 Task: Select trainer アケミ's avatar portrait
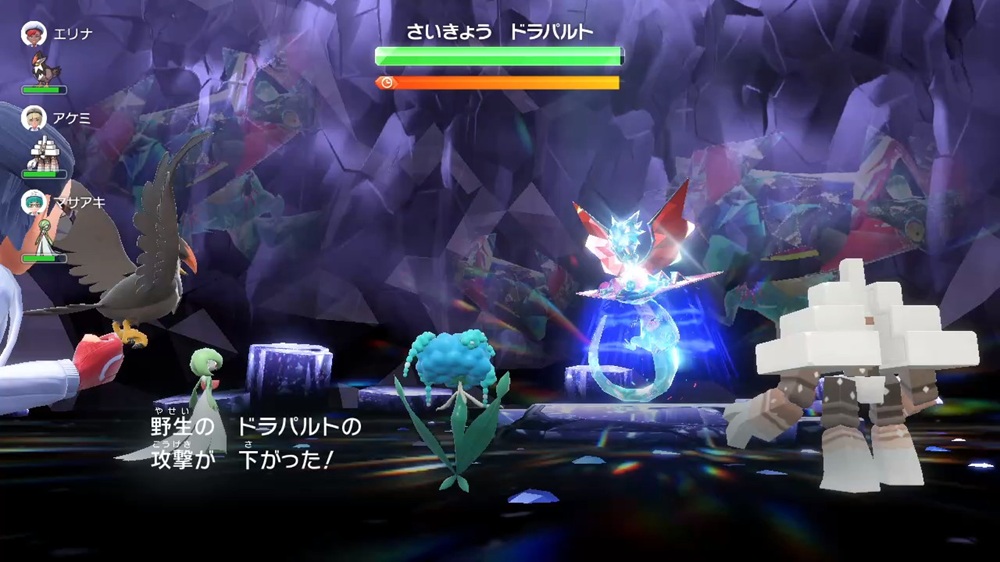point(33,118)
